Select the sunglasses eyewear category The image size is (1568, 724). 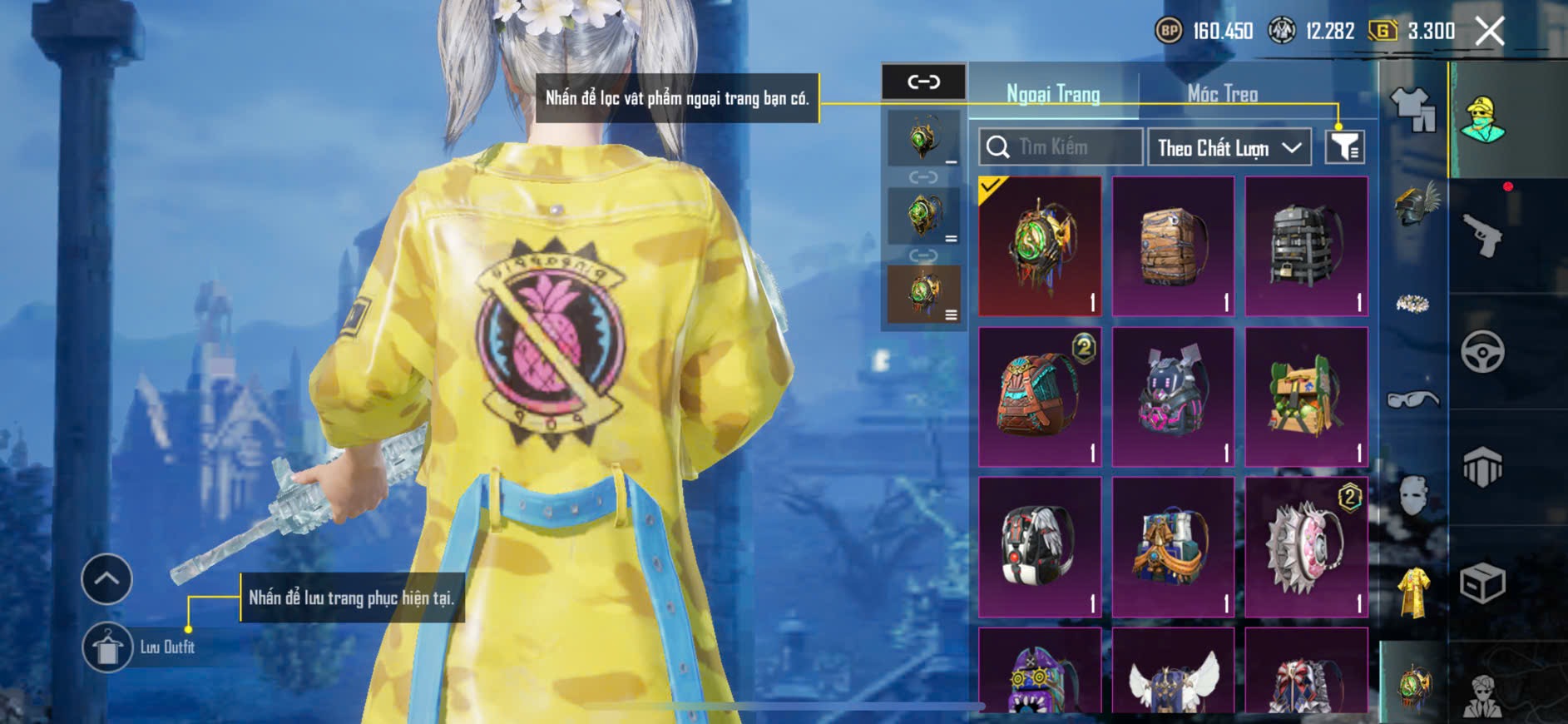[x=1413, y=400]
